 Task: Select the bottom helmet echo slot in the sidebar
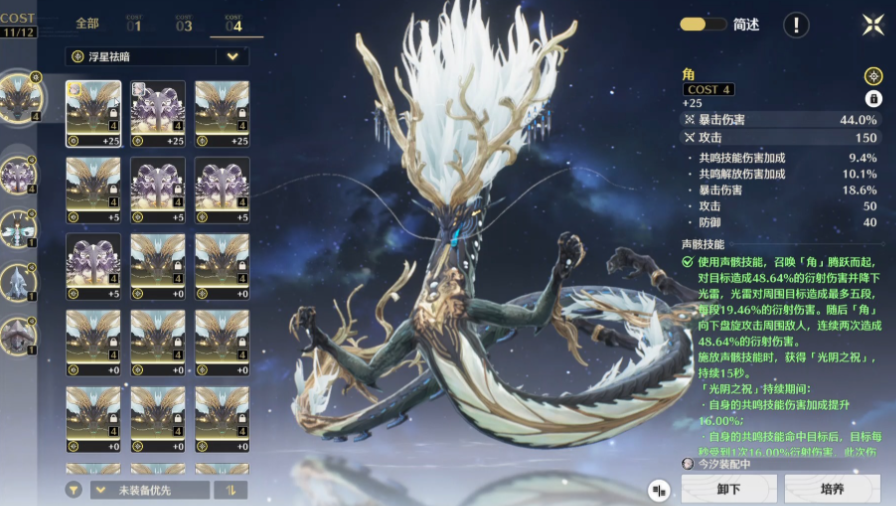coord(19,336)
